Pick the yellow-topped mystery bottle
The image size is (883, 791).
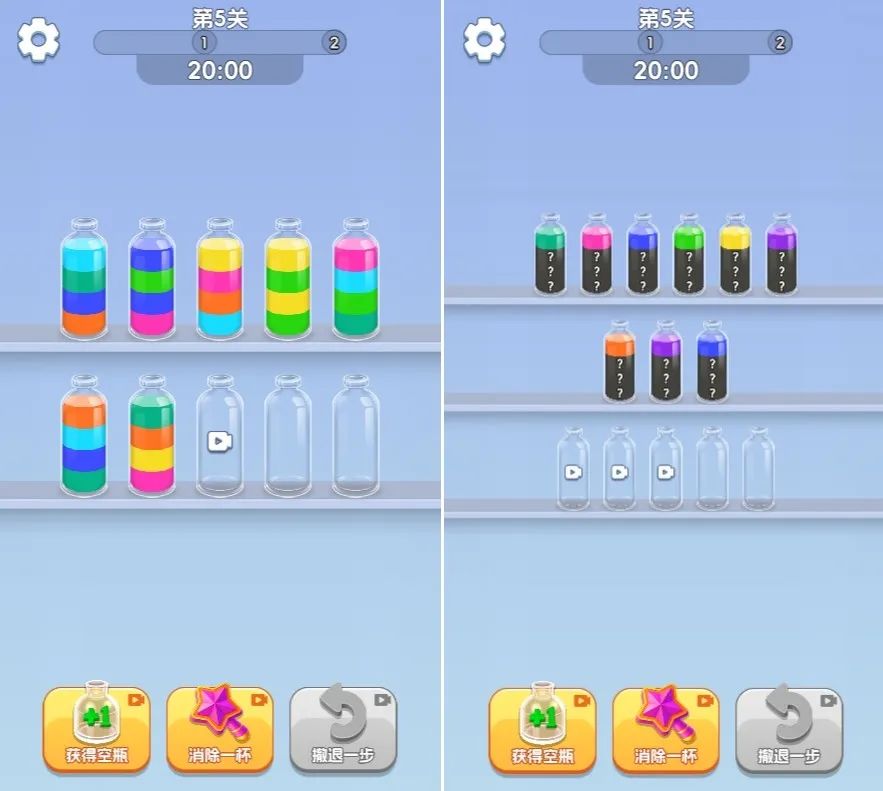(735, 255)
